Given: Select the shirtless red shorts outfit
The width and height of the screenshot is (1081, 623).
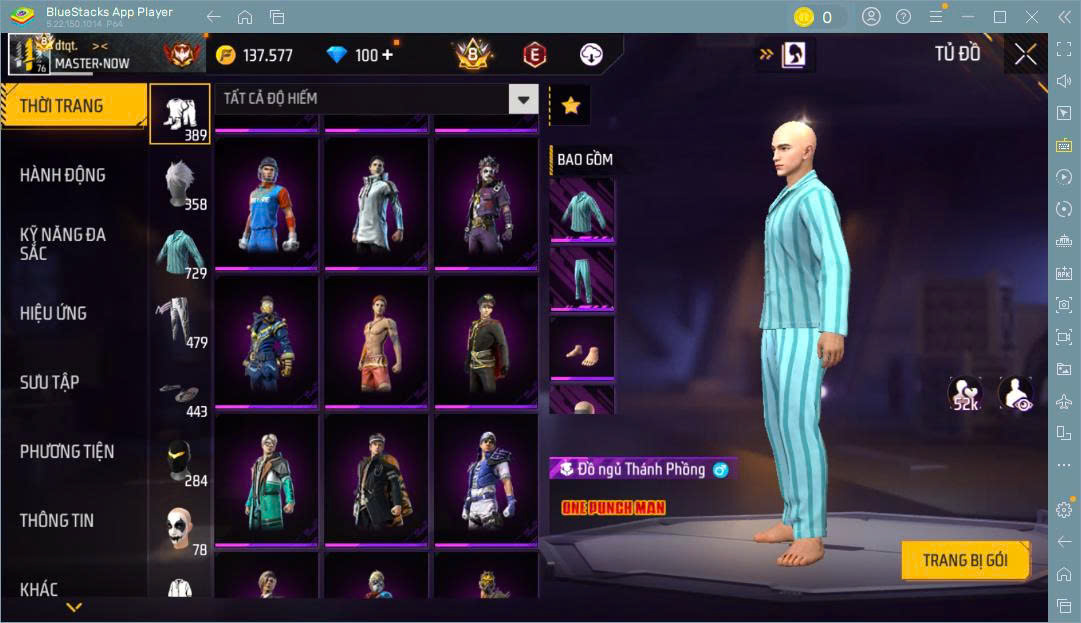Looking at the screenshot, I should (x=376, y=342).
